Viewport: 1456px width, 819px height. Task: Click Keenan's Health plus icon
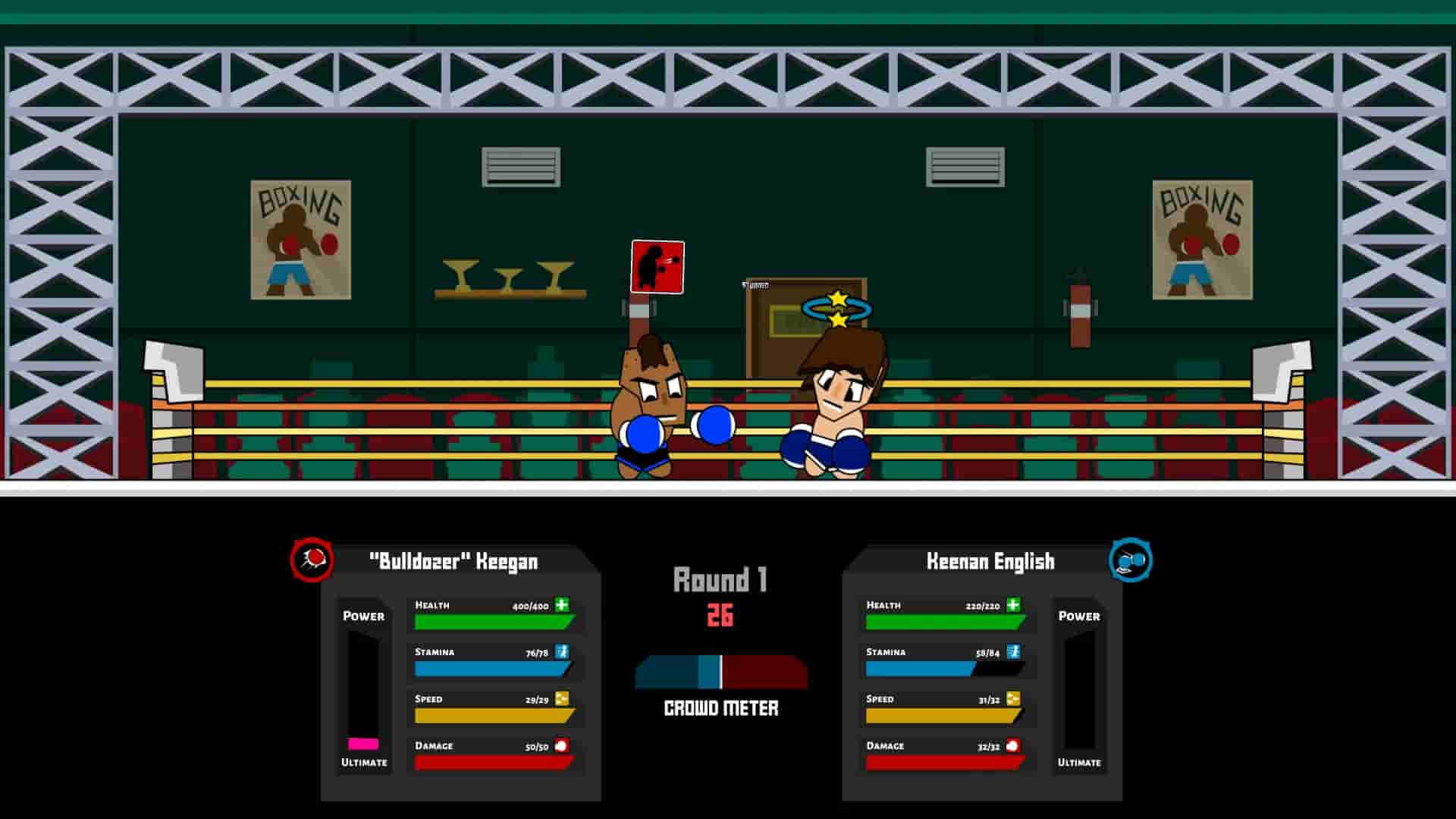1015,605
